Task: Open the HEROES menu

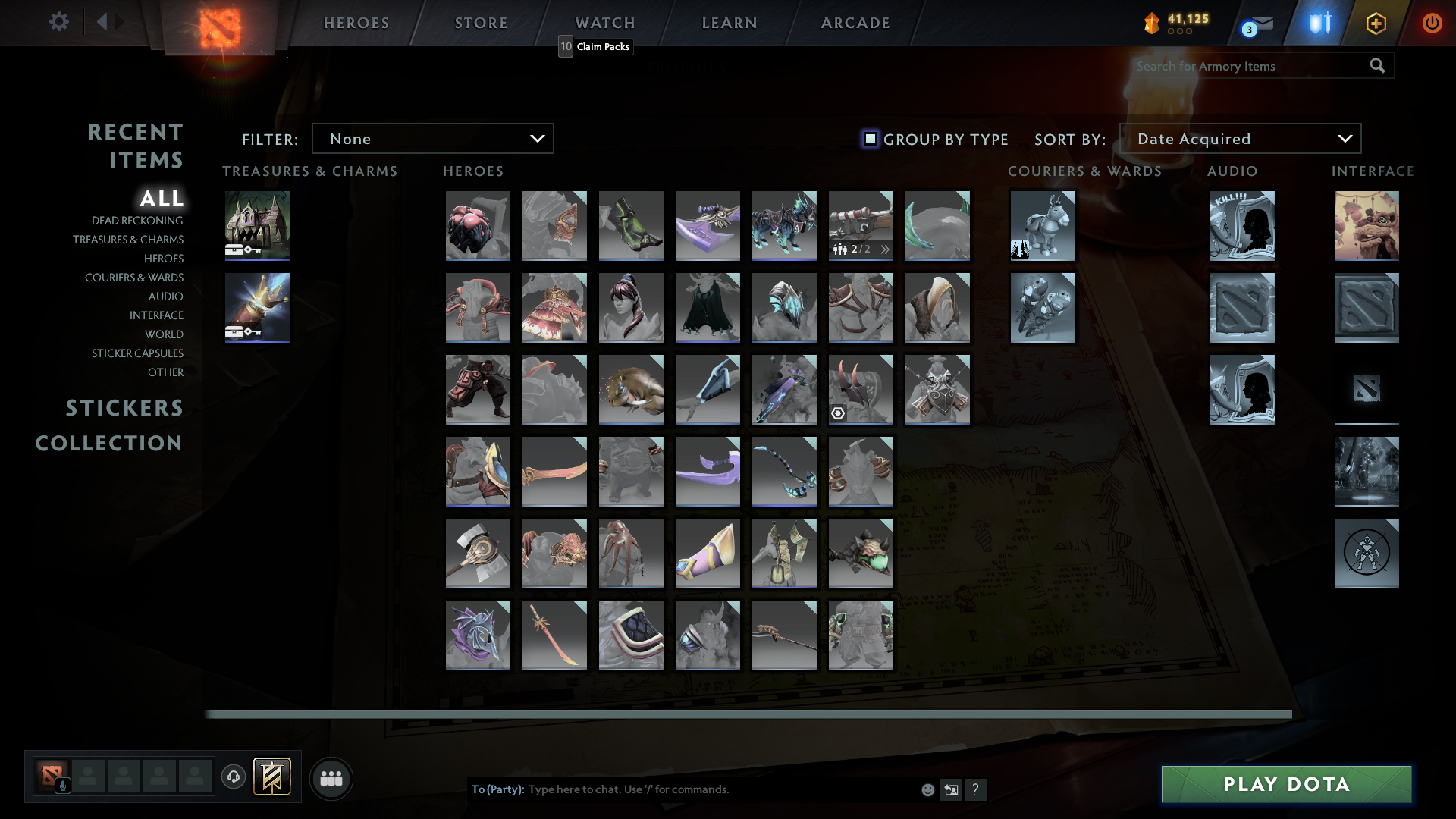Action: 356,22
